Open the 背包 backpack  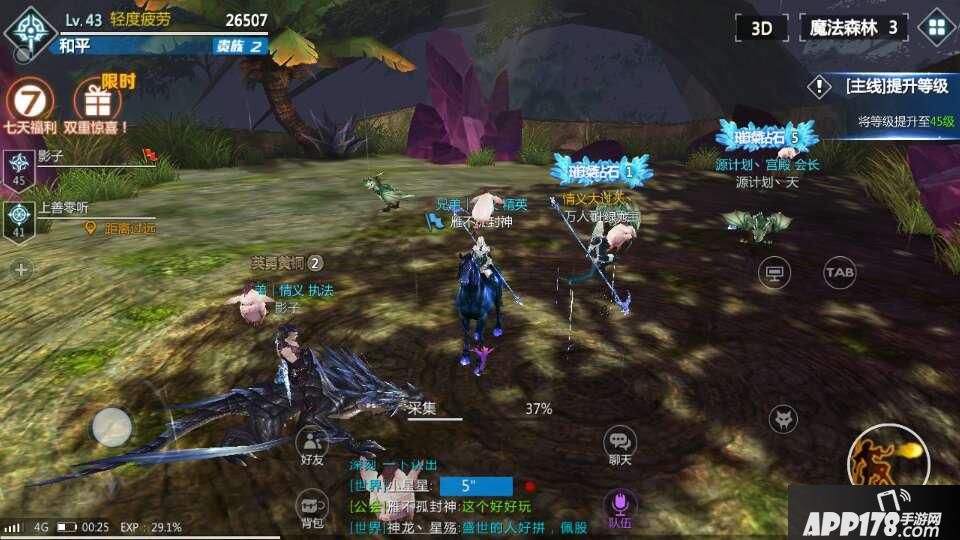(x=312, y=506)
